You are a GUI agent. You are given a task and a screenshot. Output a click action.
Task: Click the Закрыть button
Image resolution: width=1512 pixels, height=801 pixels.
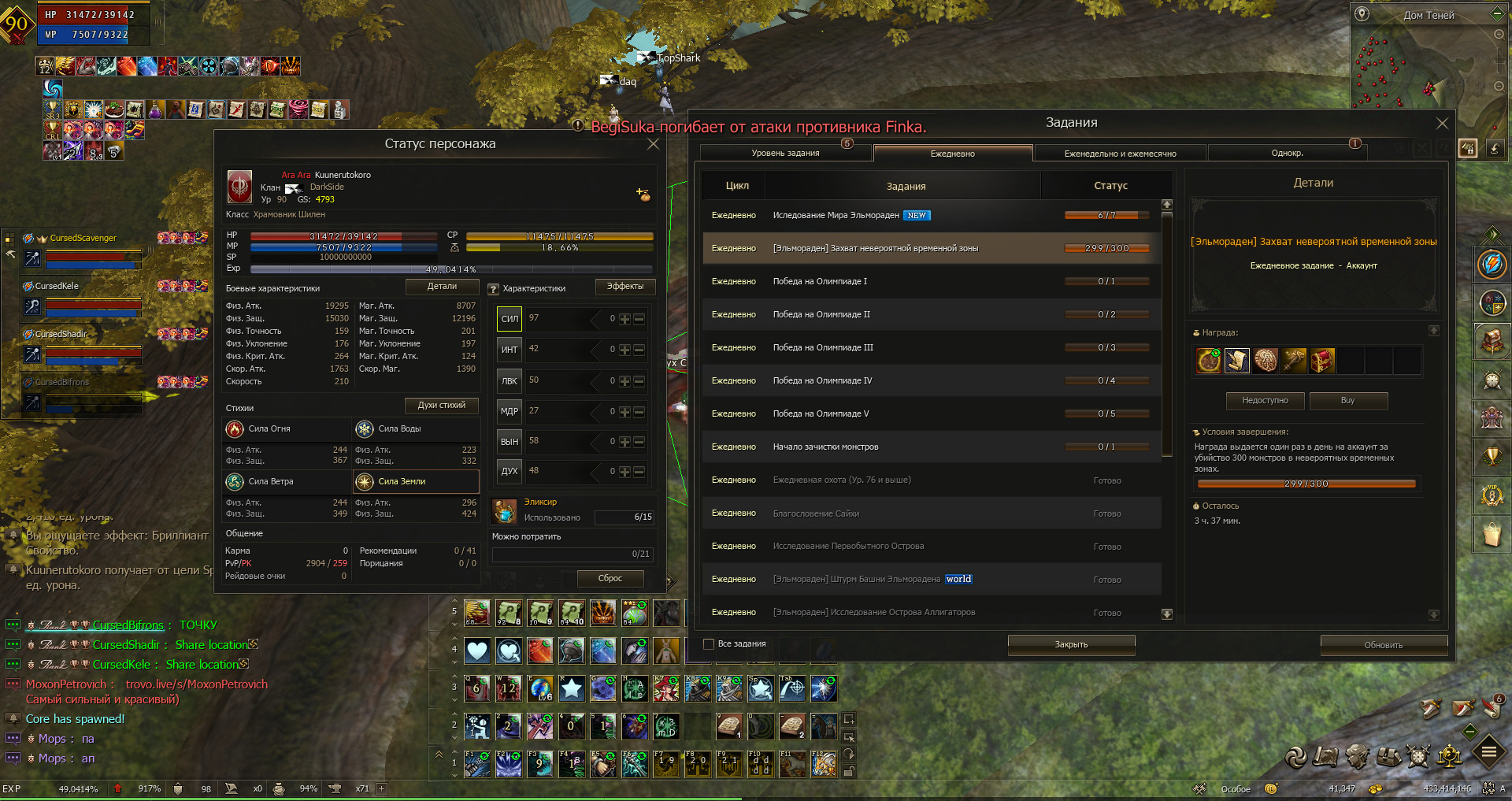1071,644
